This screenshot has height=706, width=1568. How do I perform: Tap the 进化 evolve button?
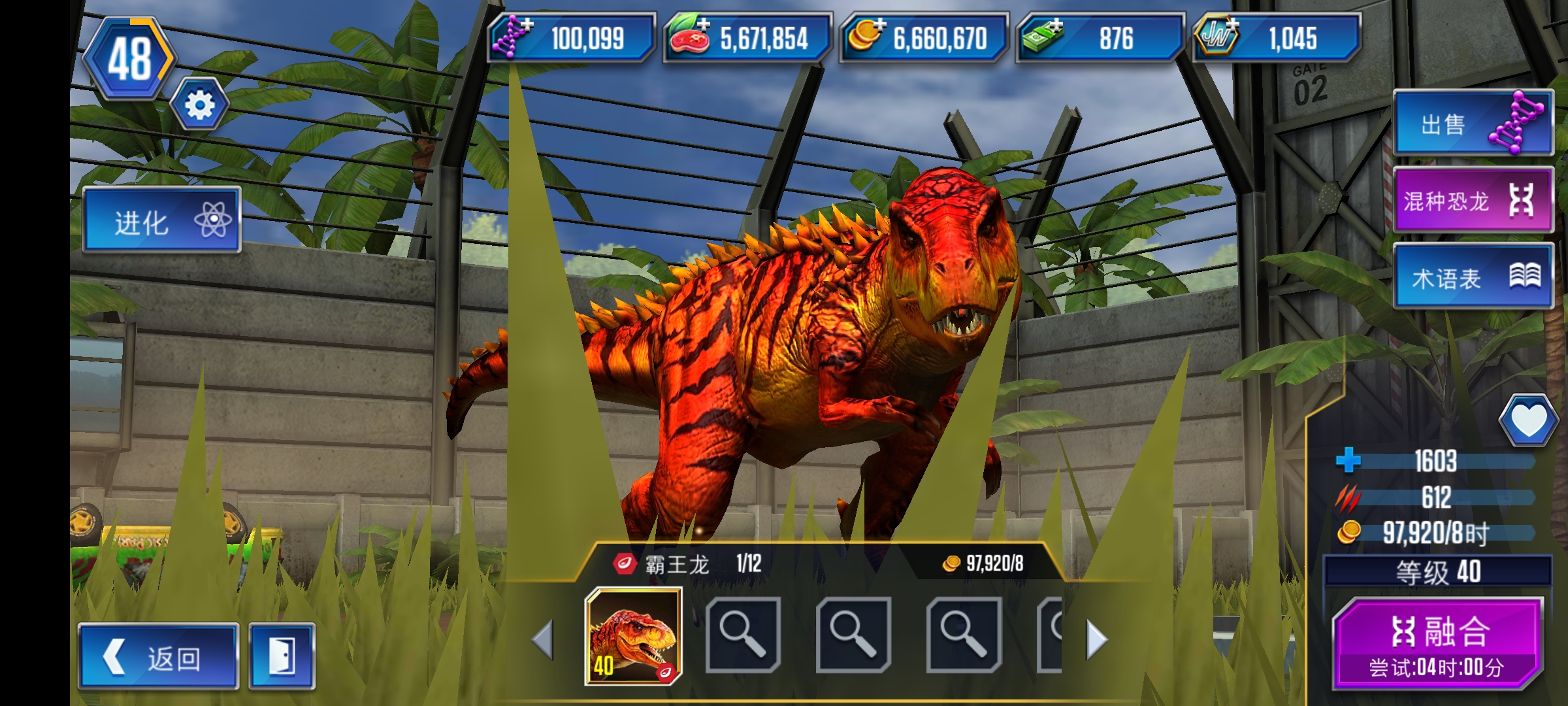click(162, 221)
